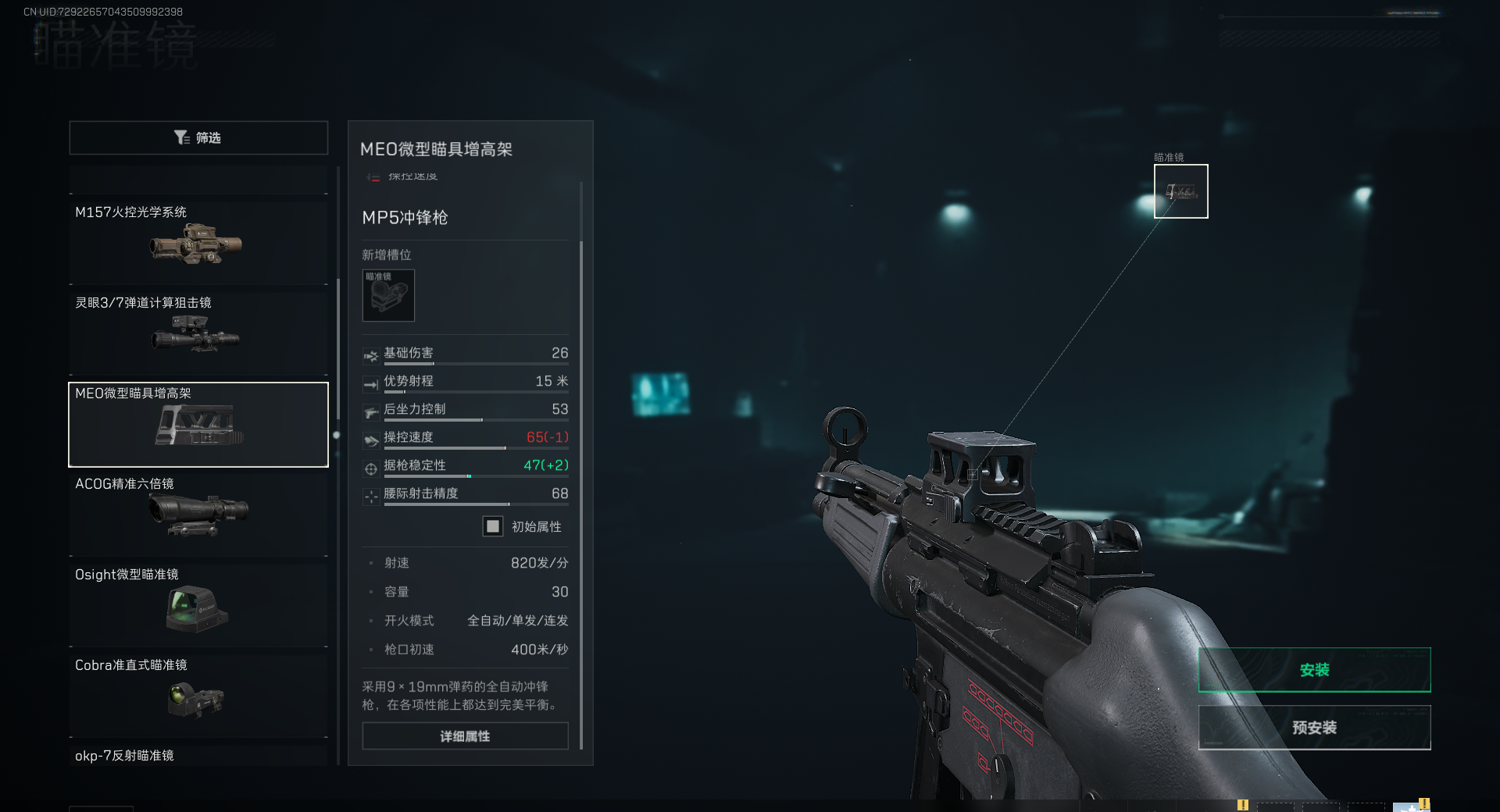Click the 基础伤害 damage stat icon

[x=371, y=355]
